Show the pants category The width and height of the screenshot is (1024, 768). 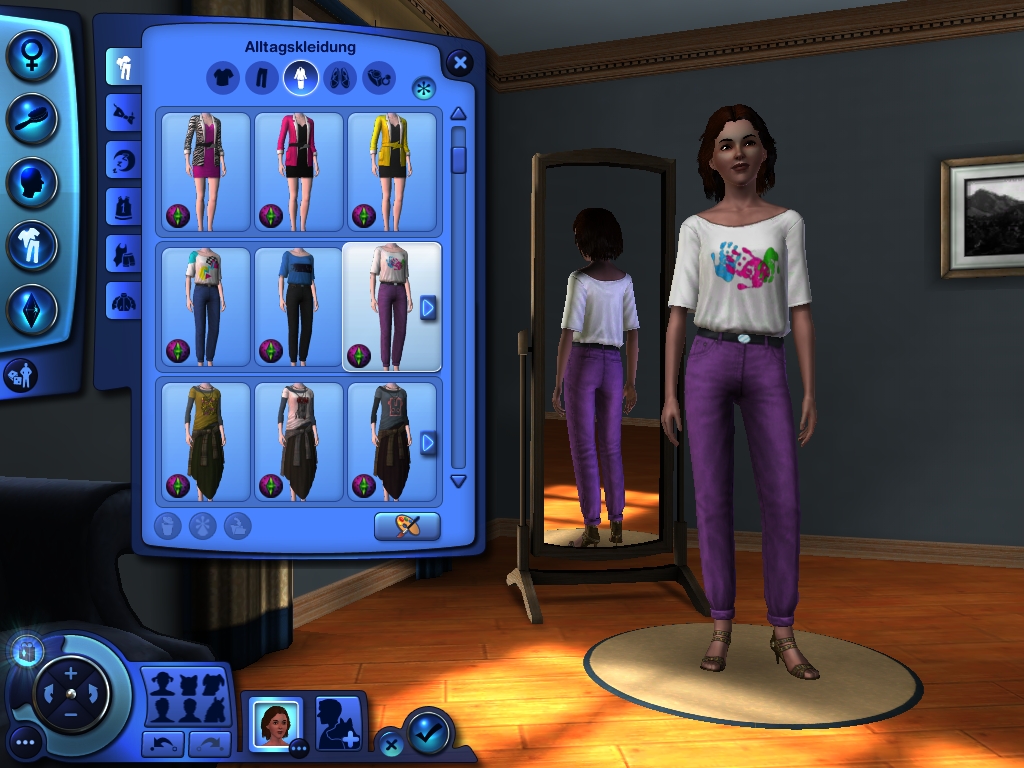[x=261, y=77]
